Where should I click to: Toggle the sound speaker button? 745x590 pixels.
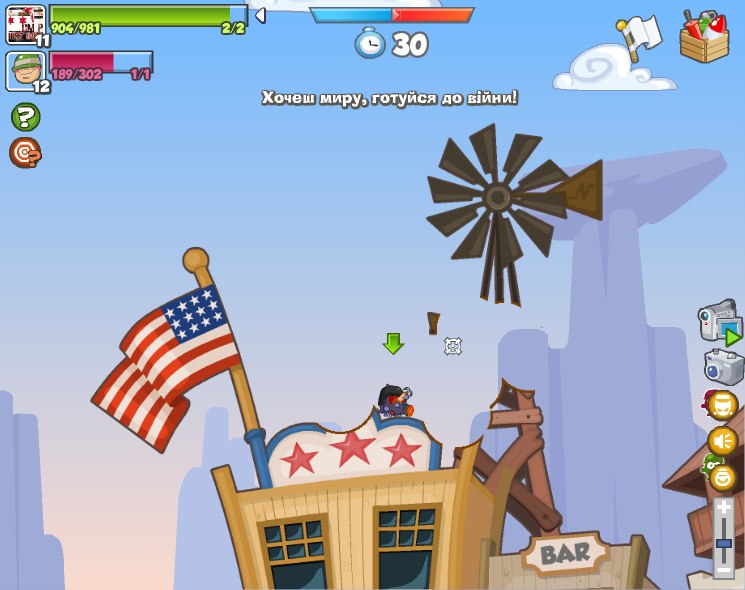tap(722, 440)
